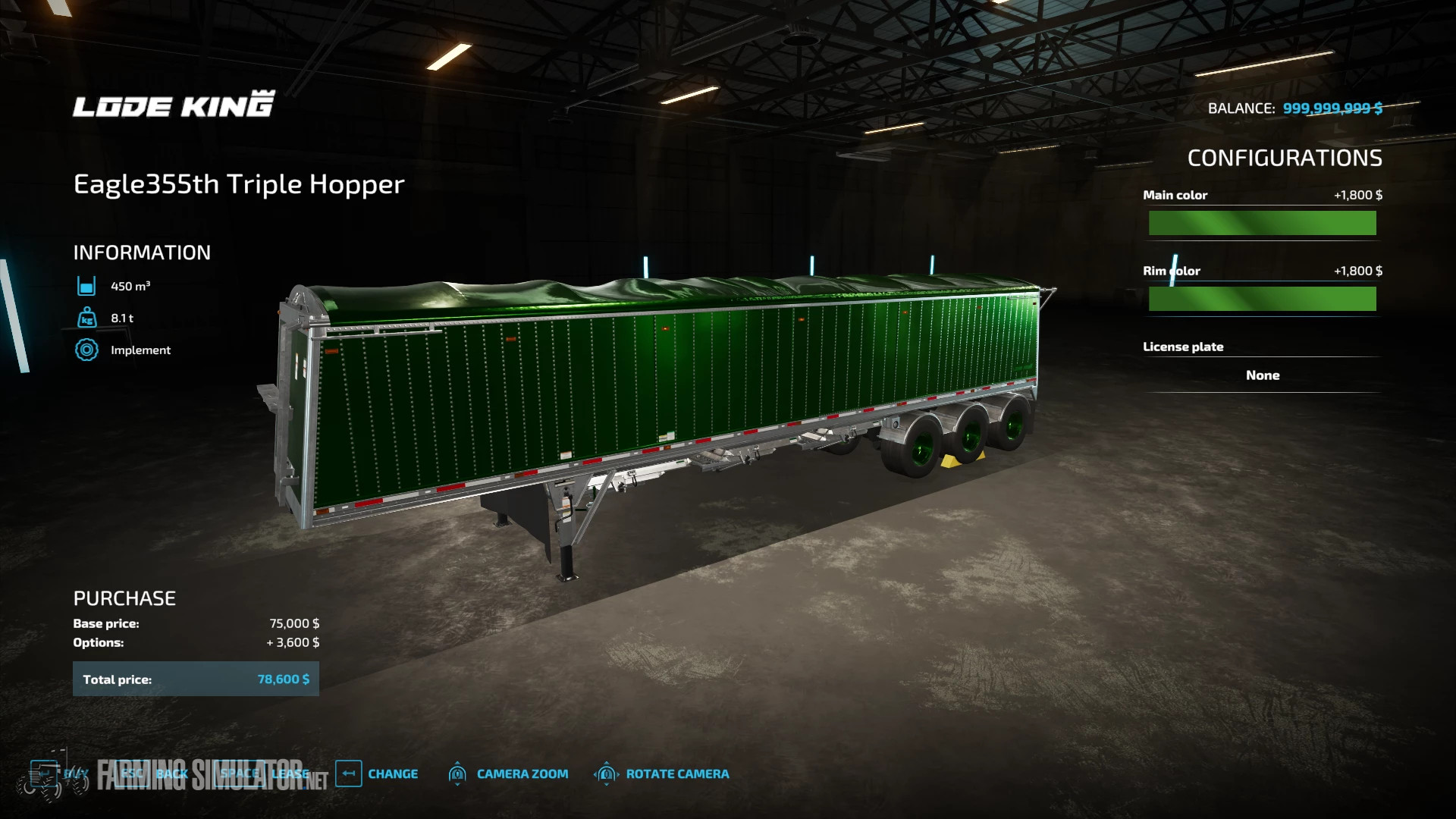Click the Camera Zoom icon
Image resolution: width=1456 pixels, height=819 pixels.
(x=458, y=773)
